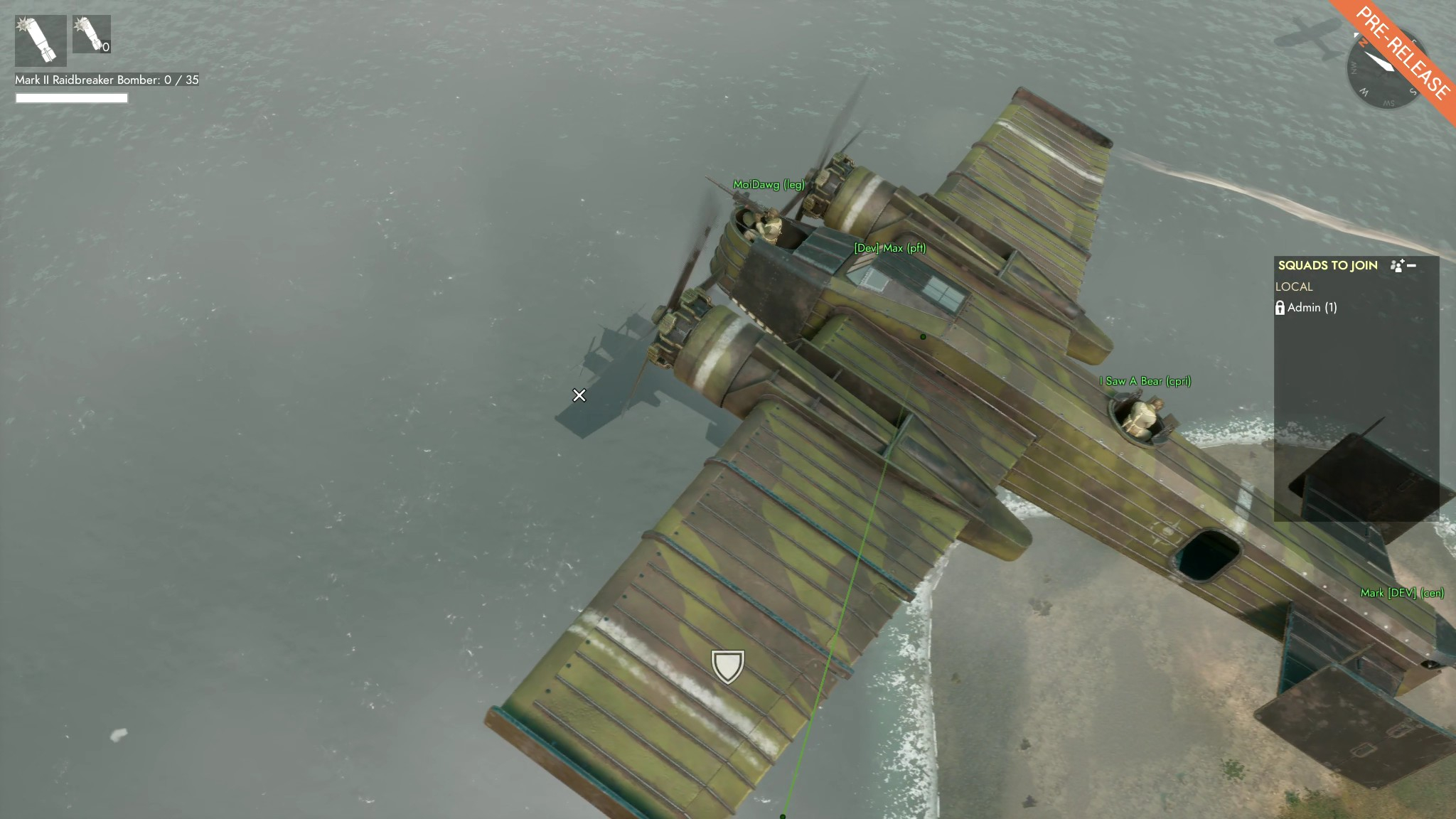Image resolution: width=1456 pixels, height=819 pixels.
Task: Click the create squad icon in Squads panel
Action: (x=1396, y=266)
